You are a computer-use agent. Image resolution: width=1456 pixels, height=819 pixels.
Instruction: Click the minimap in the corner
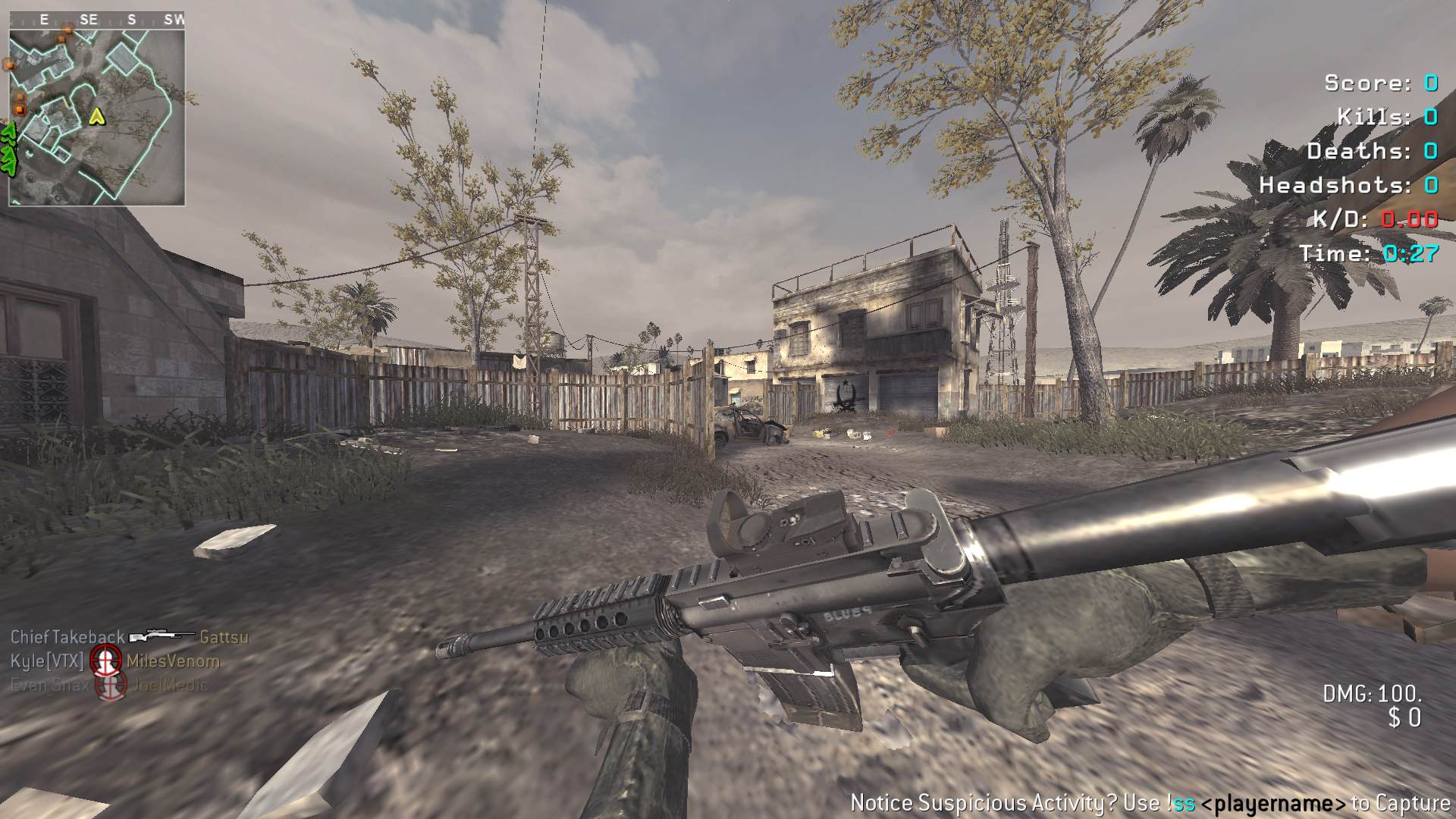96,108
